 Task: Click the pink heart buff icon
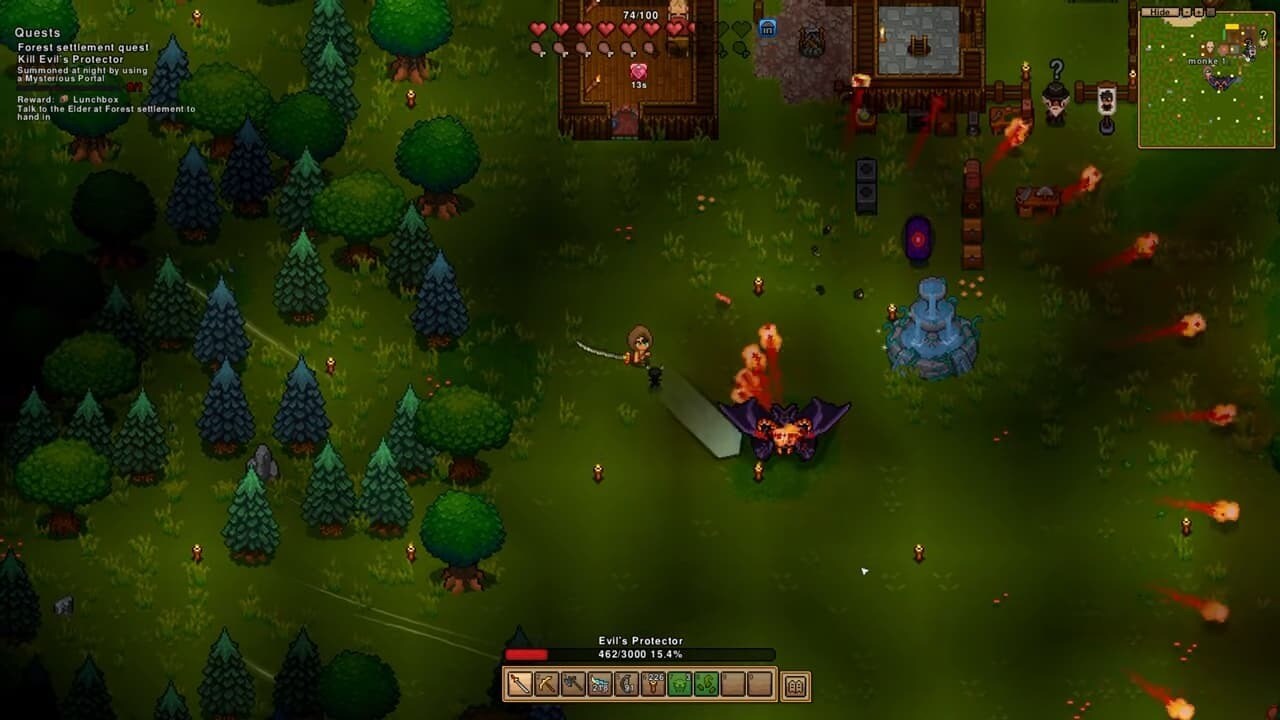coord(638,72)
